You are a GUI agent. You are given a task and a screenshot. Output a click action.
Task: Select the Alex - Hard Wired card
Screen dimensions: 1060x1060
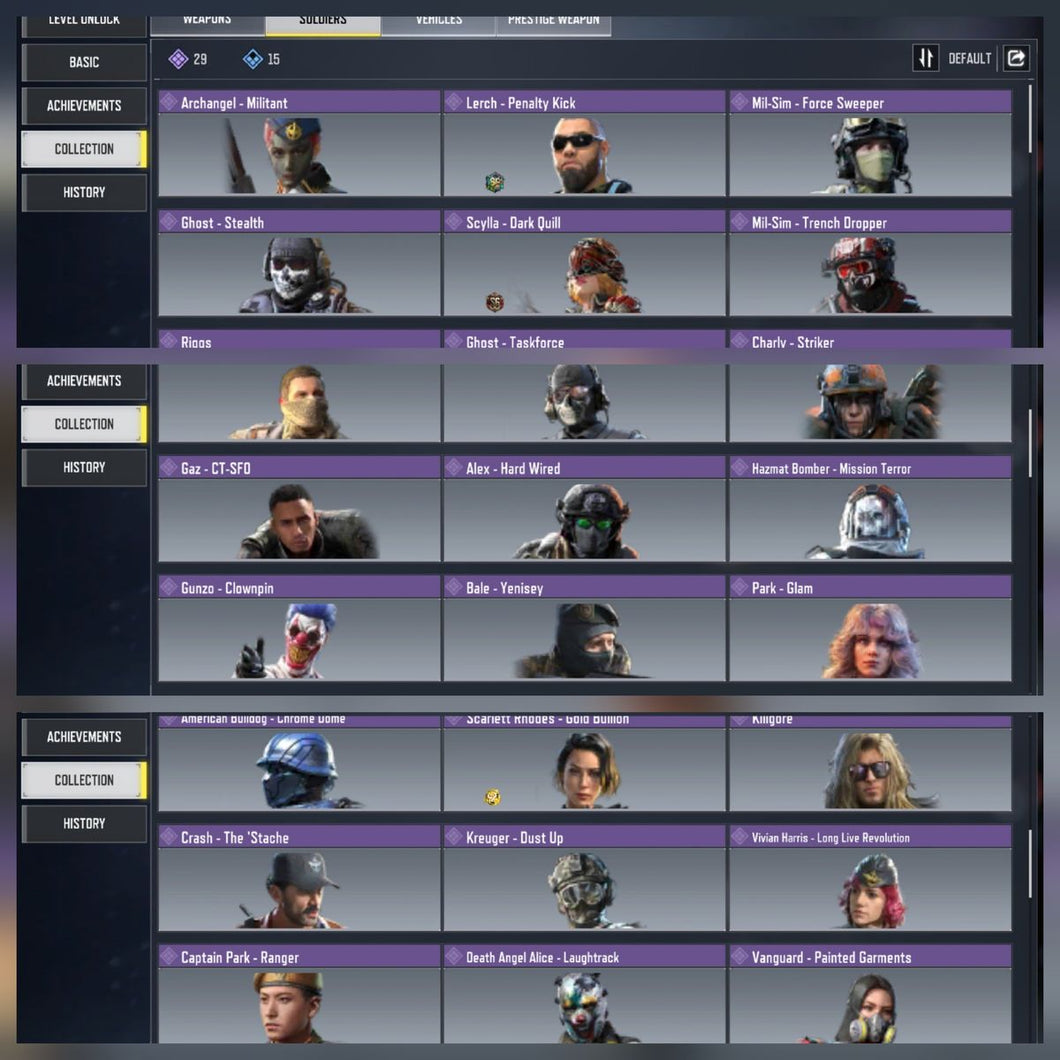[584, 510]
